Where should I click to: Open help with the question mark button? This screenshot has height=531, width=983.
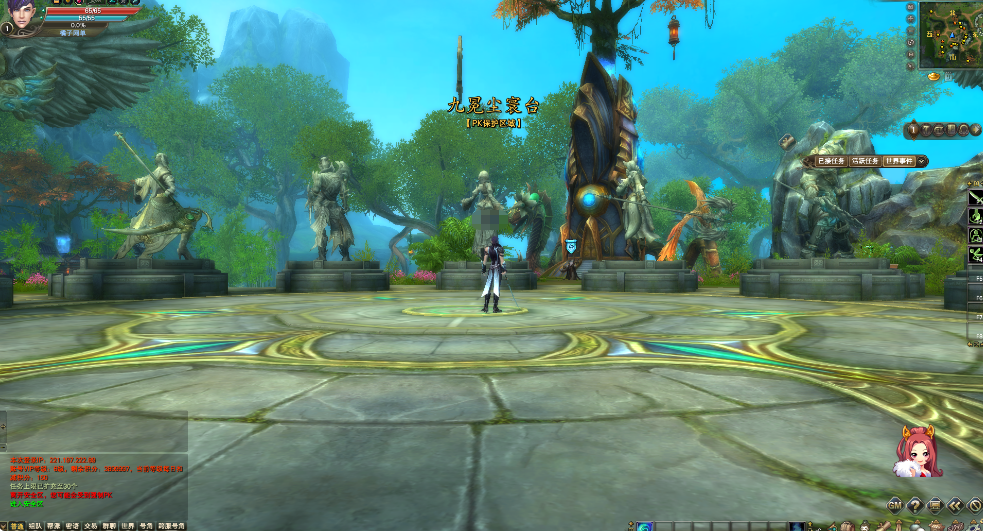coord(915,505)
